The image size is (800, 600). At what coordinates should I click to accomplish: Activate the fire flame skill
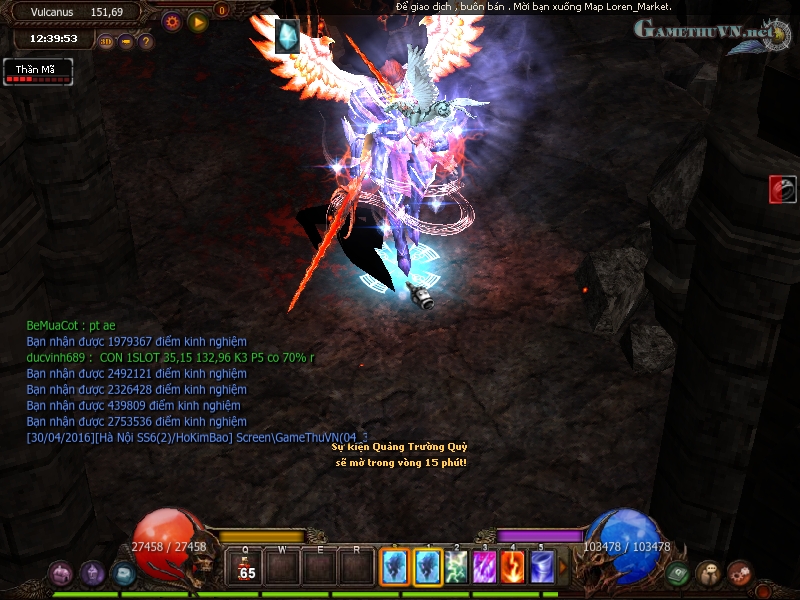513,568
